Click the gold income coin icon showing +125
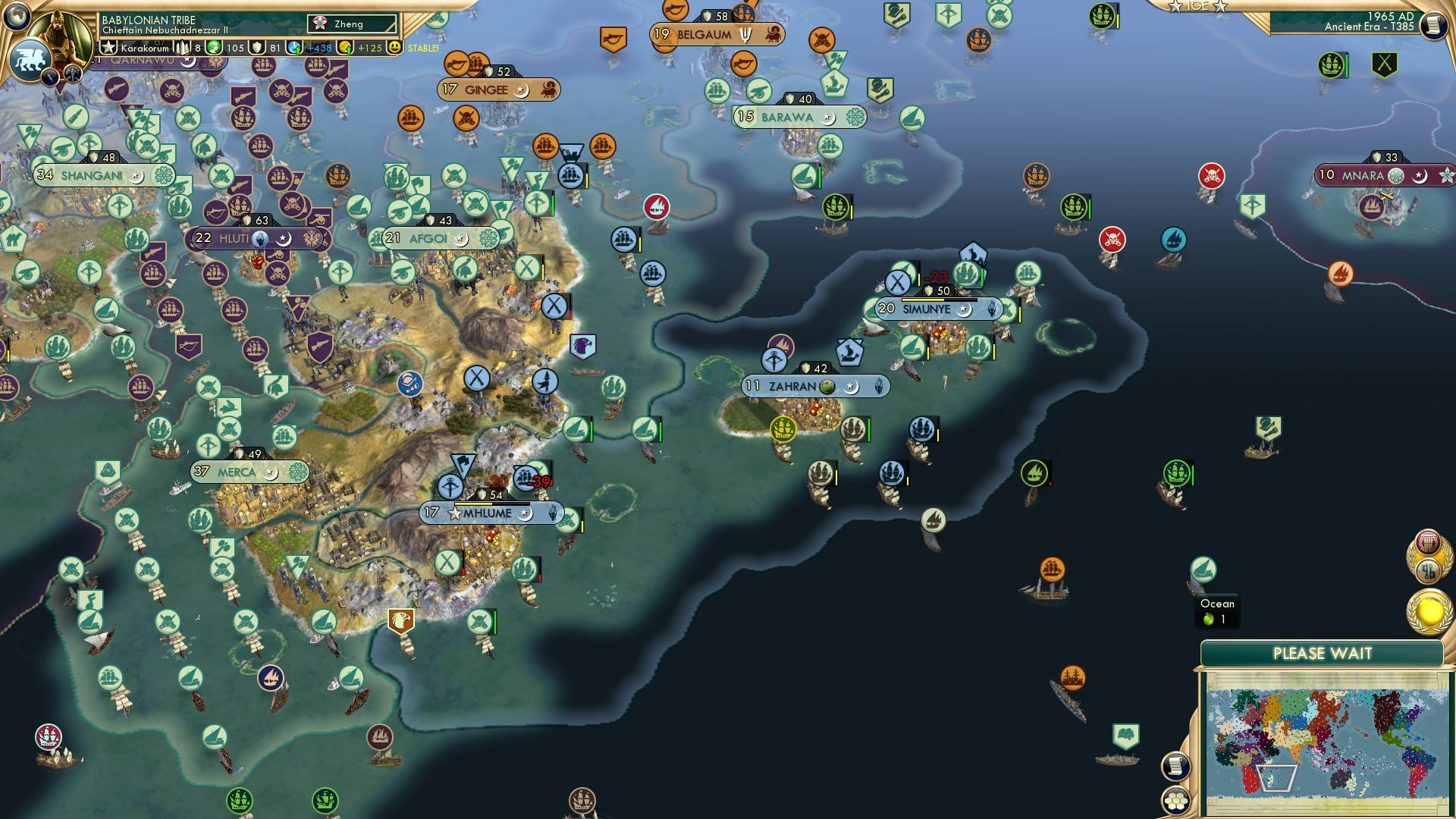The width and height of the screenshot is (1456, 819). pos(347,48)
